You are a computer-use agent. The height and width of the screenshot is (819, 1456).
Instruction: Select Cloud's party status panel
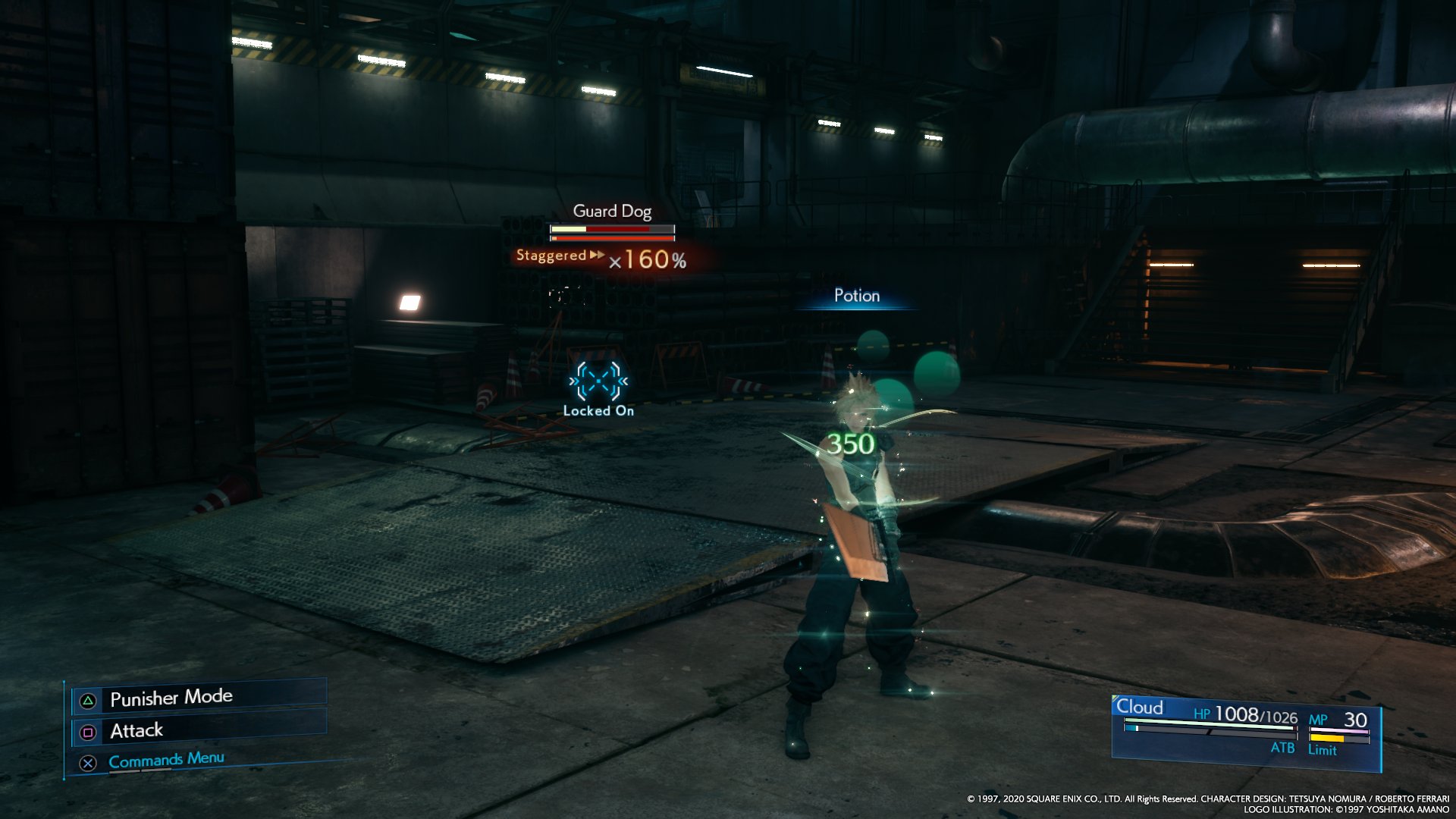pos(1245,730)
